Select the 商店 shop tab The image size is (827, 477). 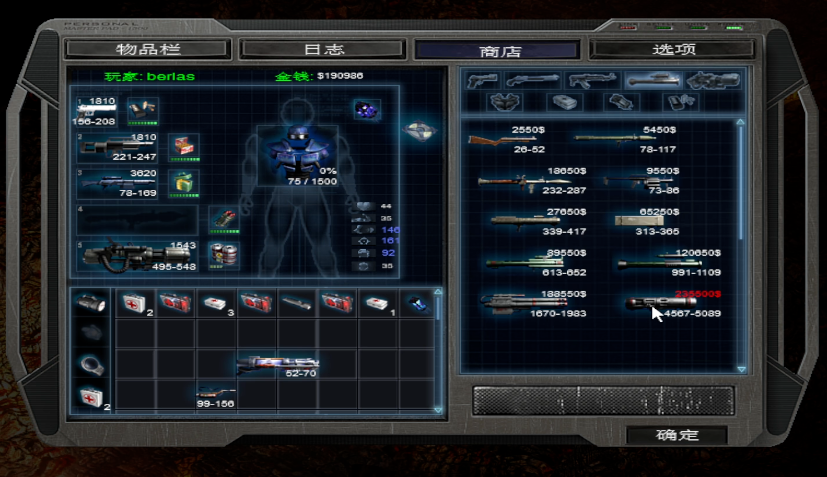pyautogui.click(x=497, y=50)
